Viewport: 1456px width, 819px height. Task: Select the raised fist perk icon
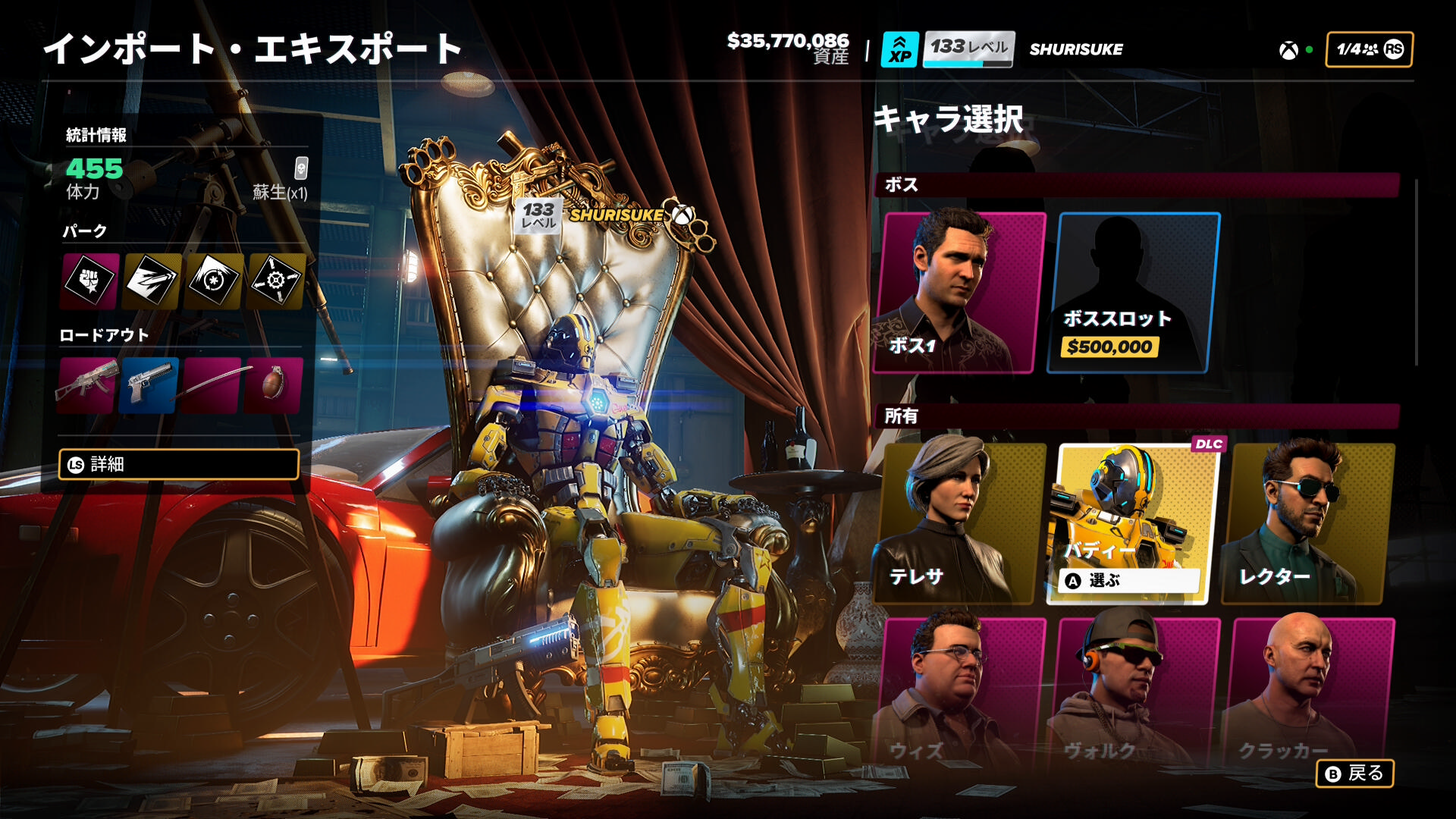[x=90, y=281]
